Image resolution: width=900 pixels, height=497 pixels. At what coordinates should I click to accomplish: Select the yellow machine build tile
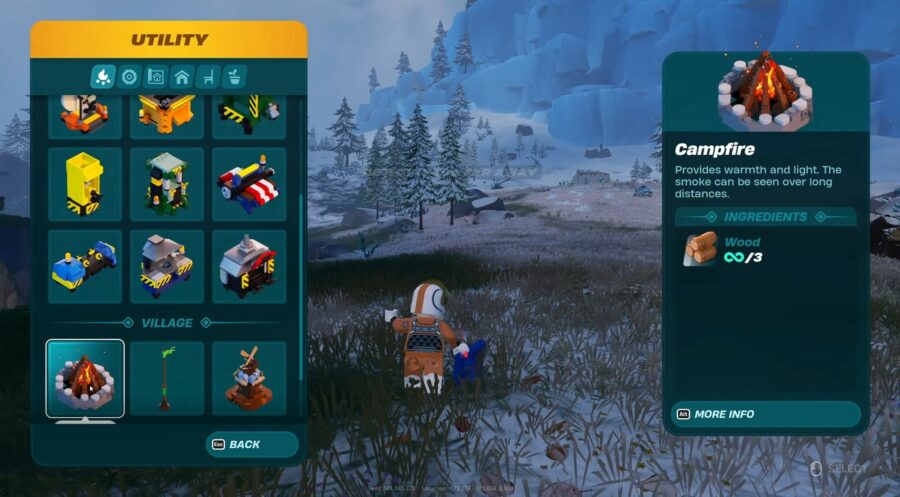coord(85,184)
